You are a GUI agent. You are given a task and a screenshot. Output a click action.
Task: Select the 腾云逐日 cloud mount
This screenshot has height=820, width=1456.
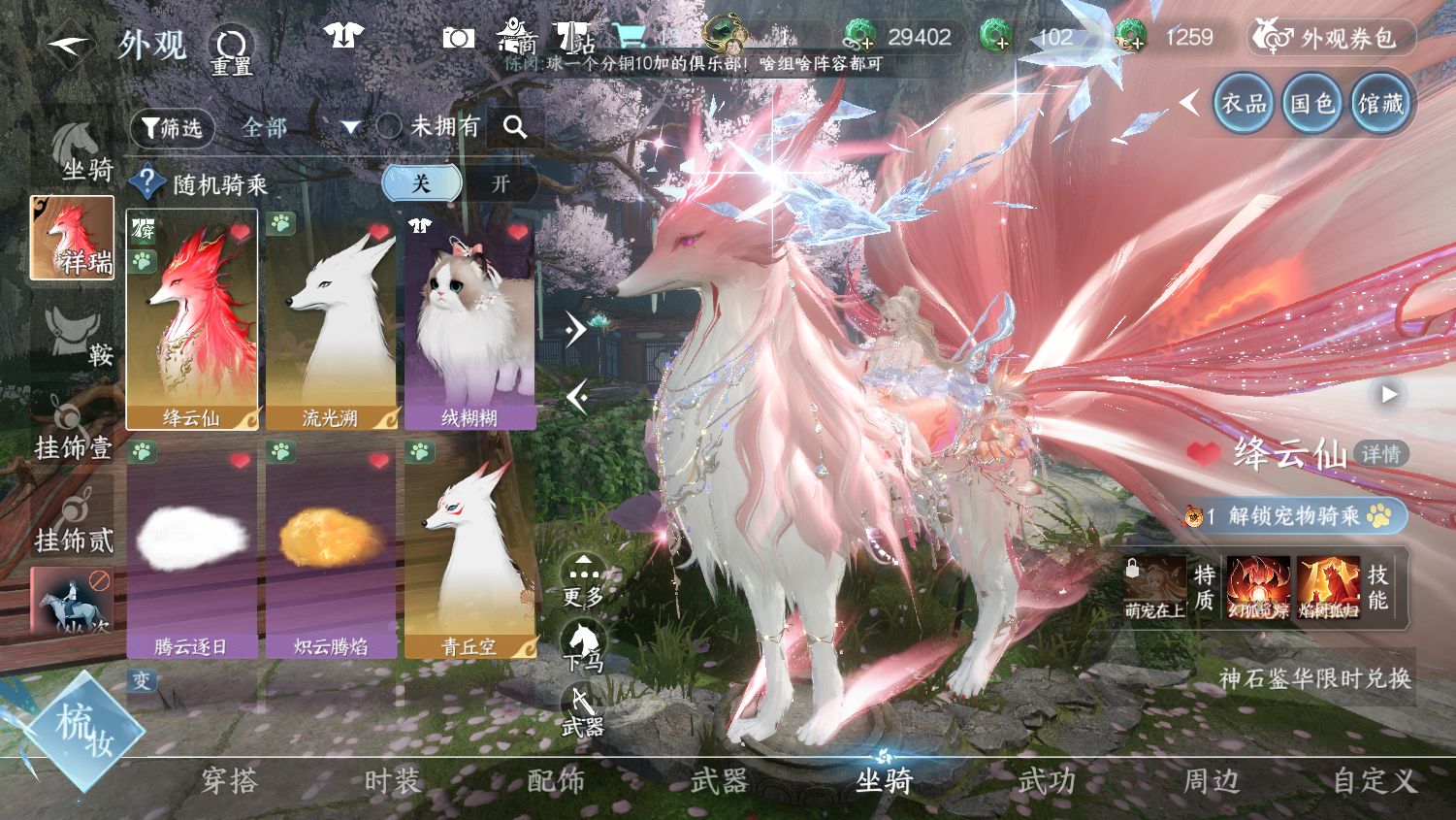pyautogui.click(x=192, y=548)
